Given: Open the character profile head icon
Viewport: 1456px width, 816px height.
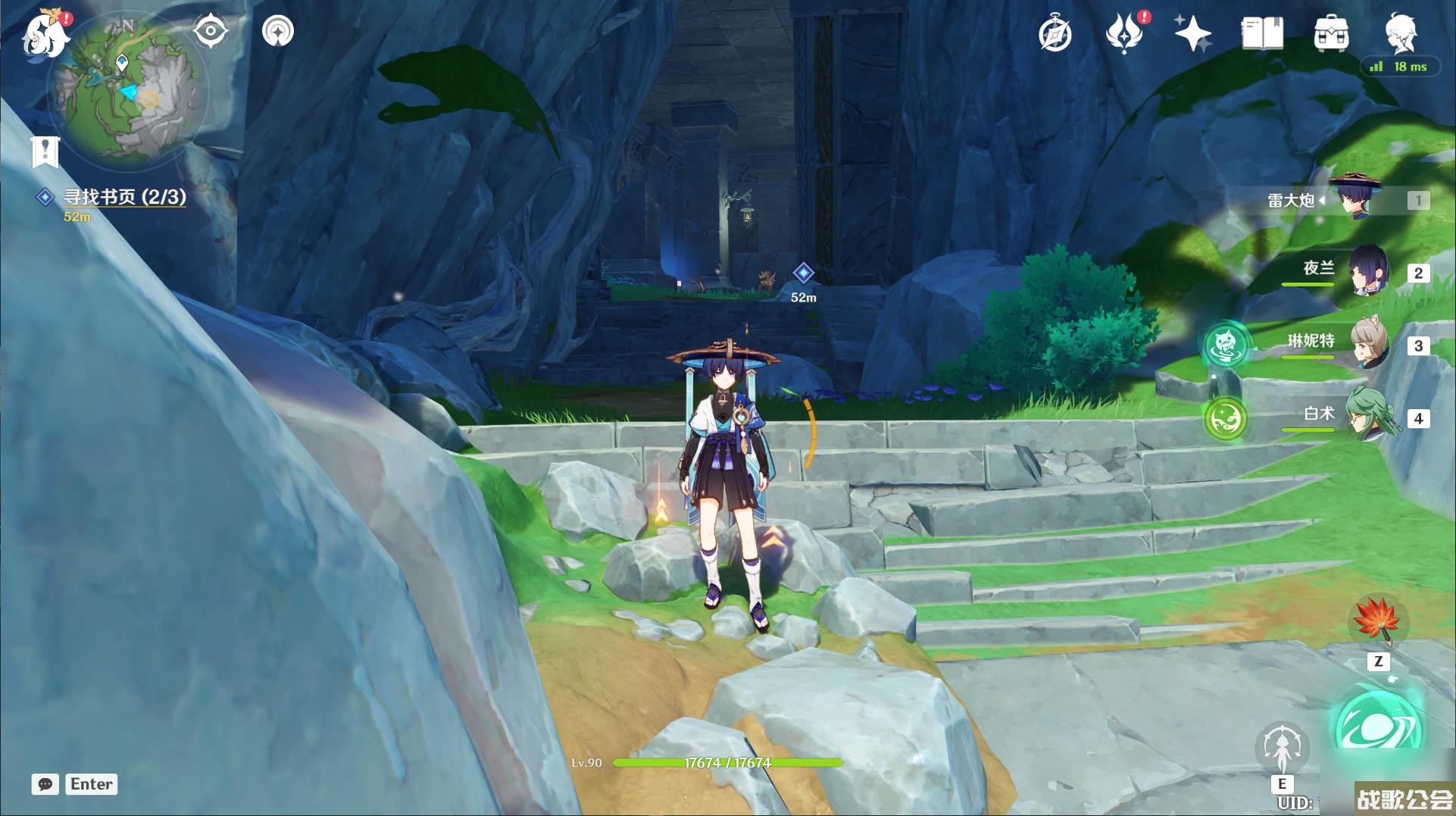Looking at the screenshot, I should coord(1400,32).
